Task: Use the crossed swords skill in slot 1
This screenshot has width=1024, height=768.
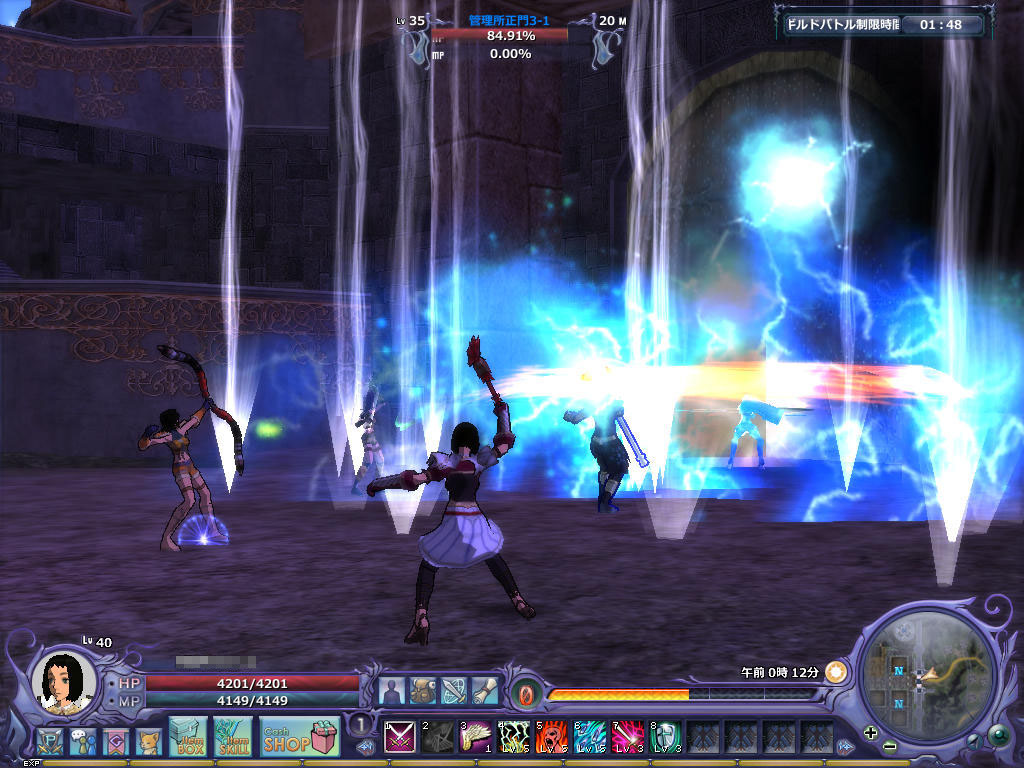Action: [x=400, y=737]
